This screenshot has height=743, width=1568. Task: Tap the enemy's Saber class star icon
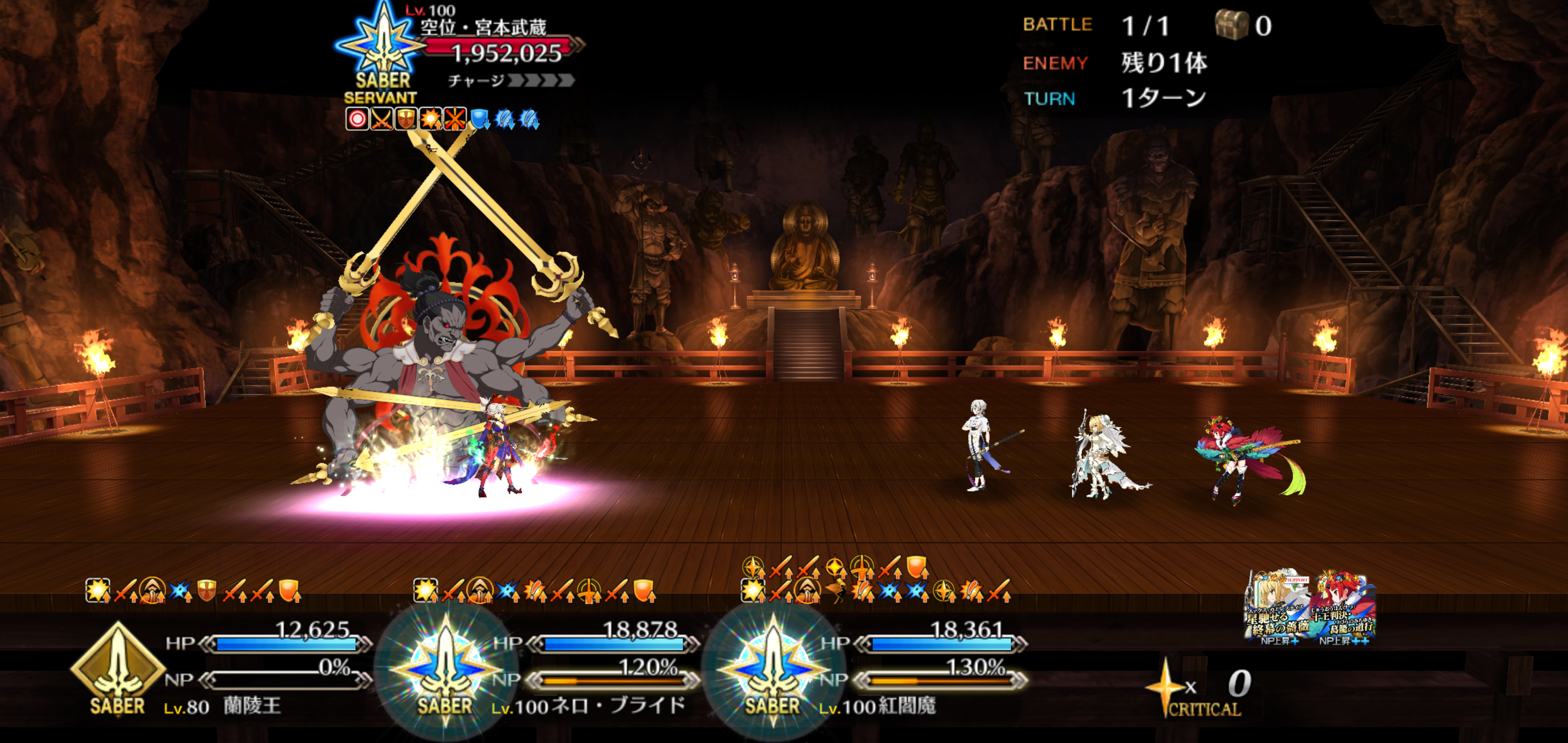coord(383,46)
